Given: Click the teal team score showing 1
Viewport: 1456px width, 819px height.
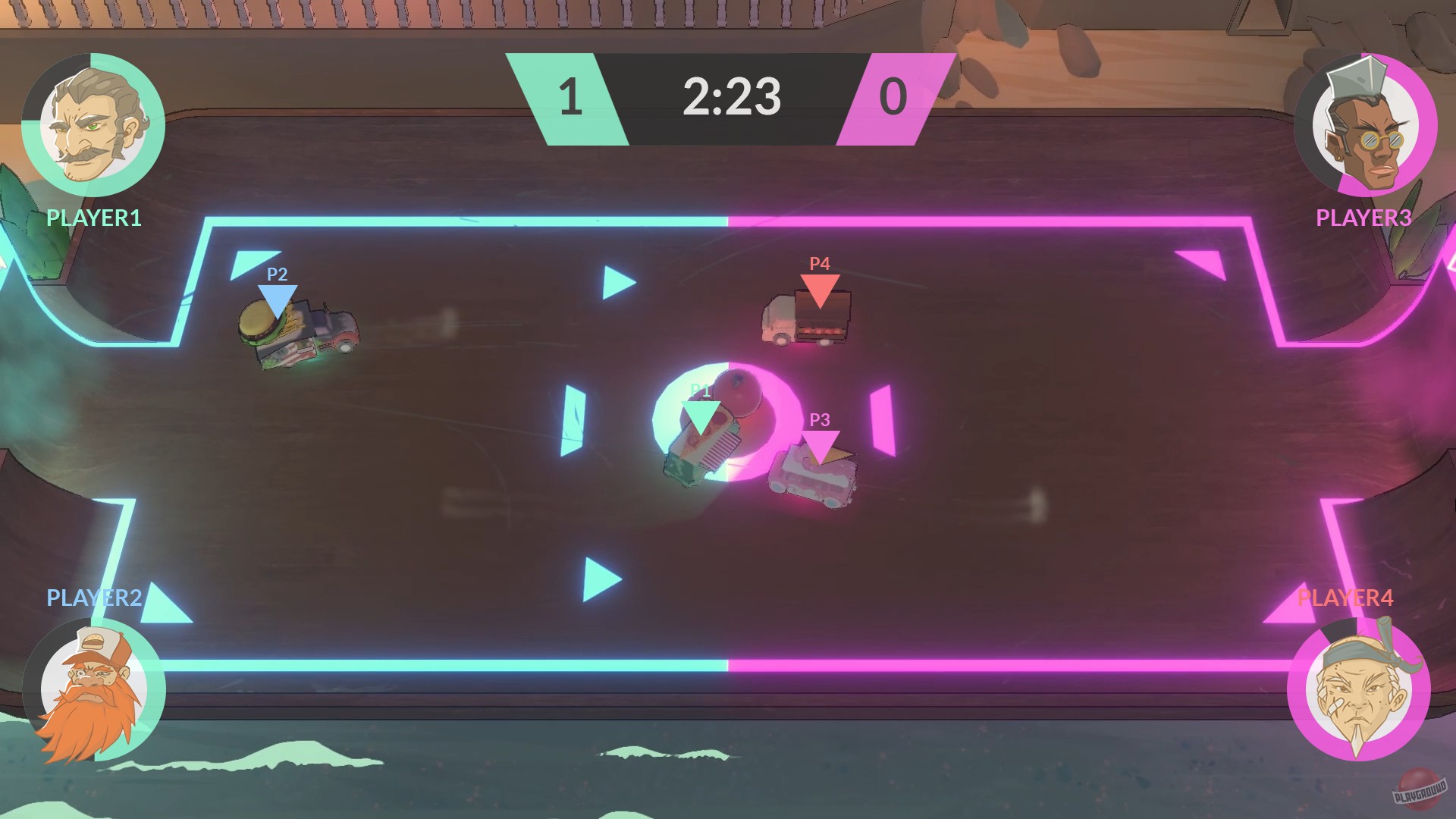Looking at the screenshot, I should (571, 97).
